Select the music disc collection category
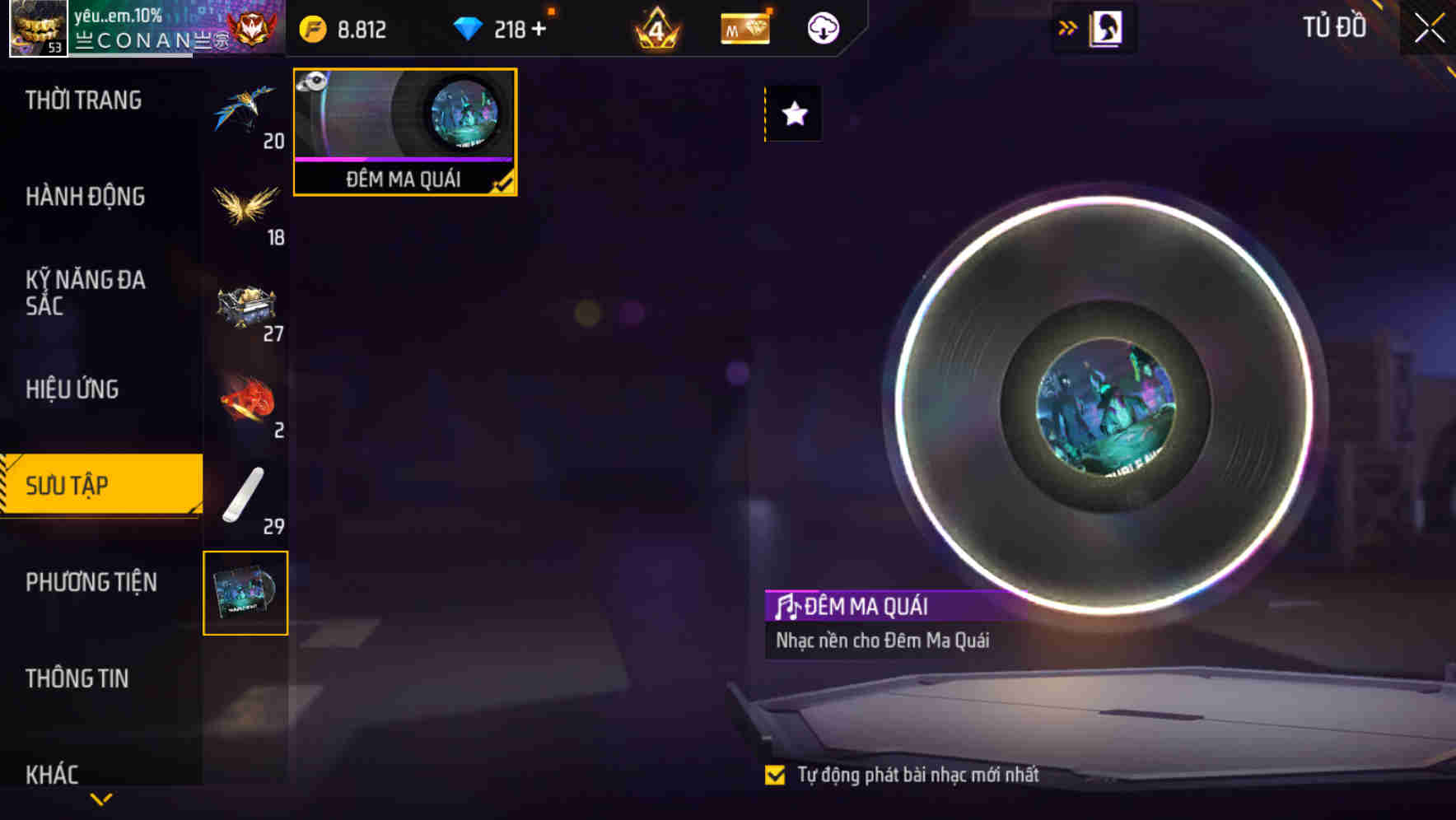The height and width of the screenshot is (820, 1456). (x=246, y=593)
